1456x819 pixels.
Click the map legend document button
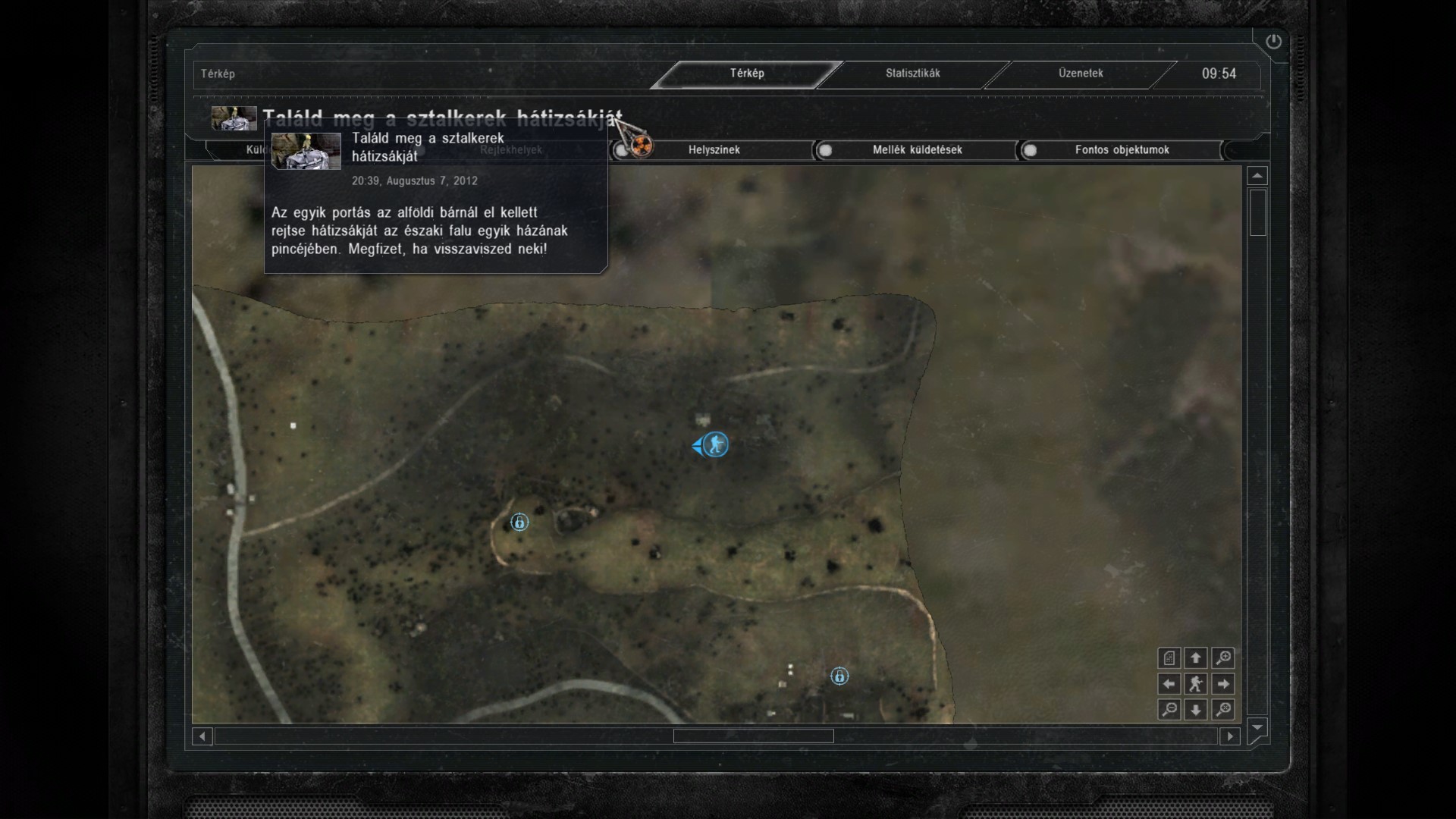1169,658
